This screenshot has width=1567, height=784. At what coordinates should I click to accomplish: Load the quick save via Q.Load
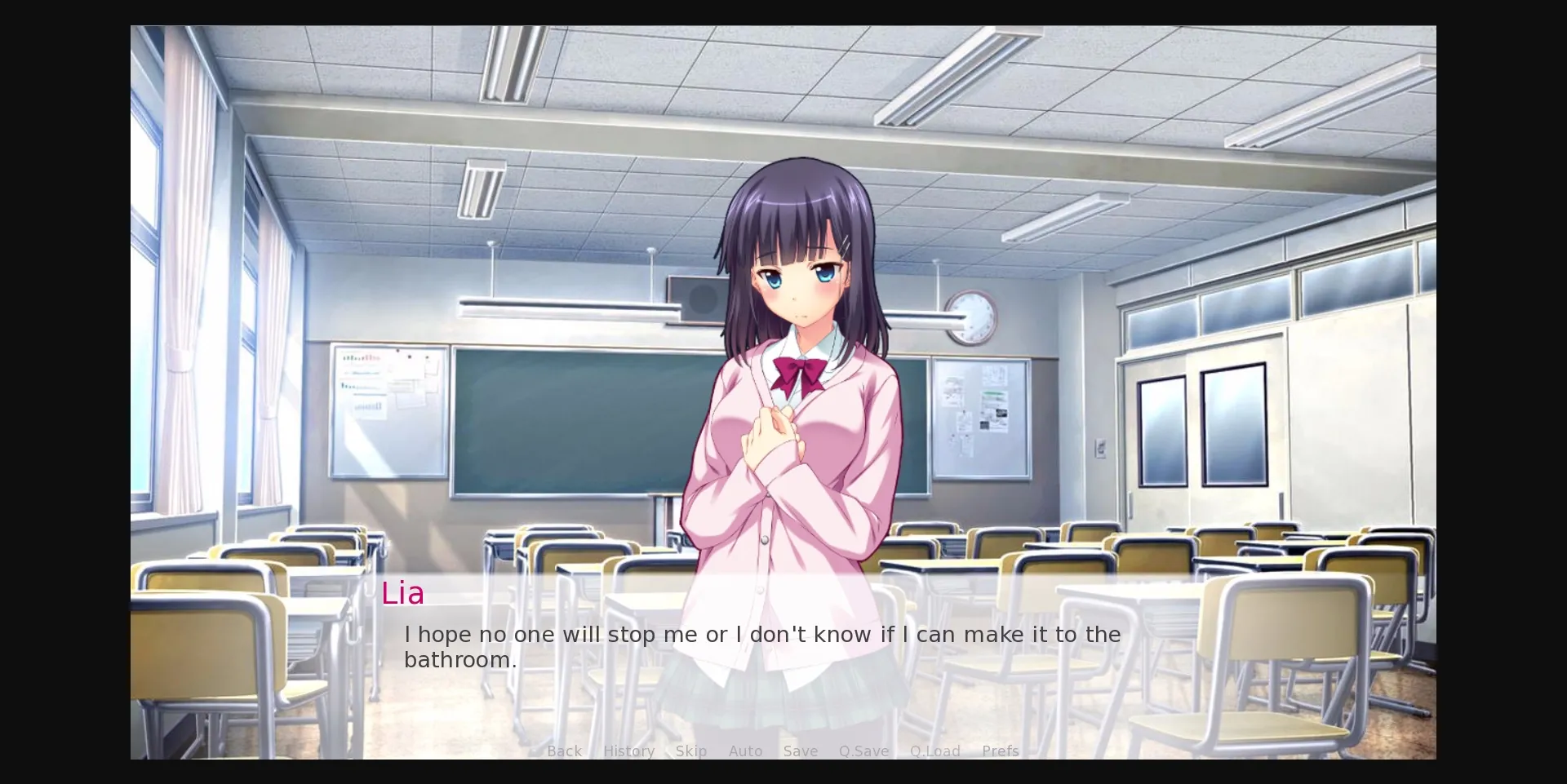934,751
